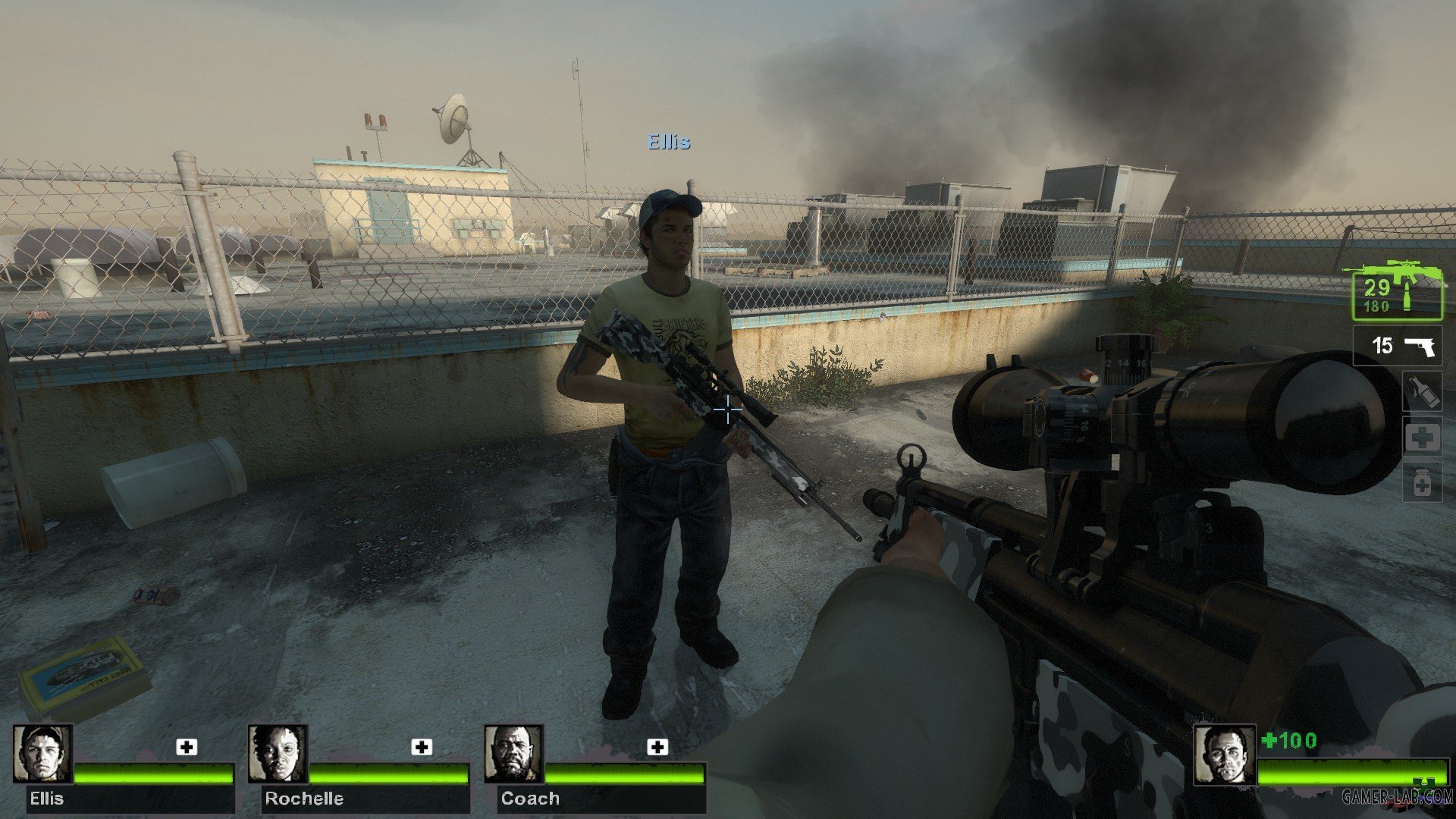Viewport: 1456px width, 819px height.
Task: Click your own survivor portrait
Action: (1223, 755)
